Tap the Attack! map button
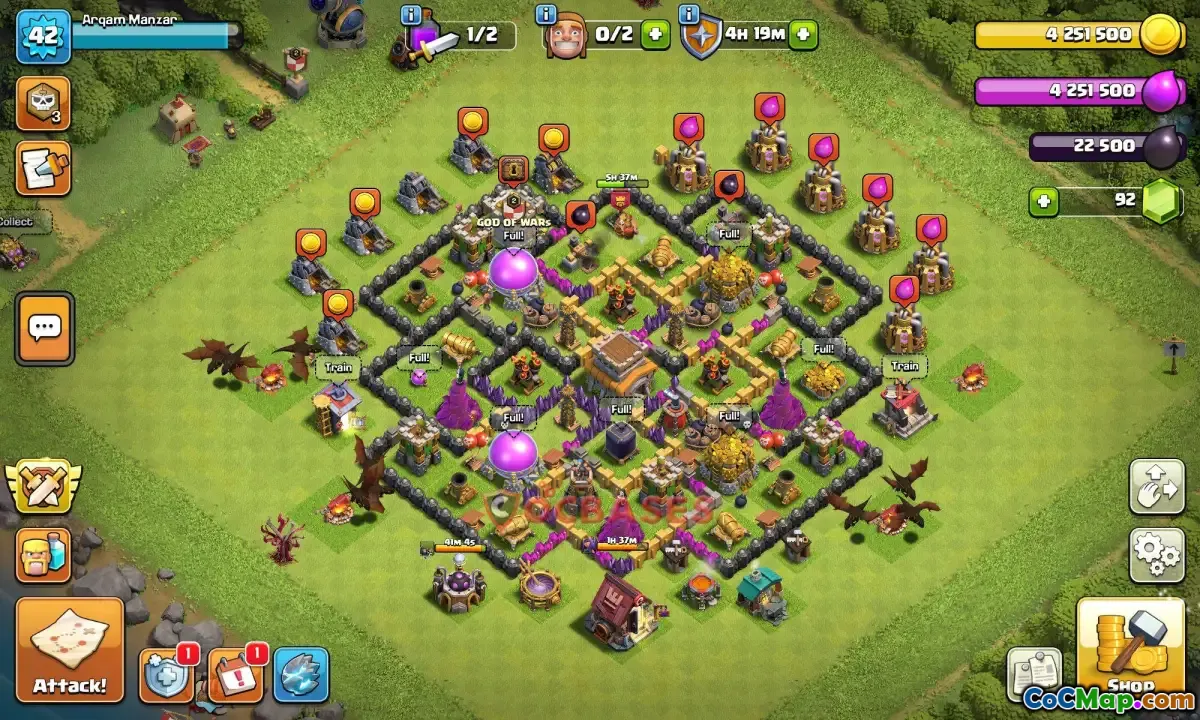Image resolution: width=1200 pixels, height=720 pixels. pos(70,650)
